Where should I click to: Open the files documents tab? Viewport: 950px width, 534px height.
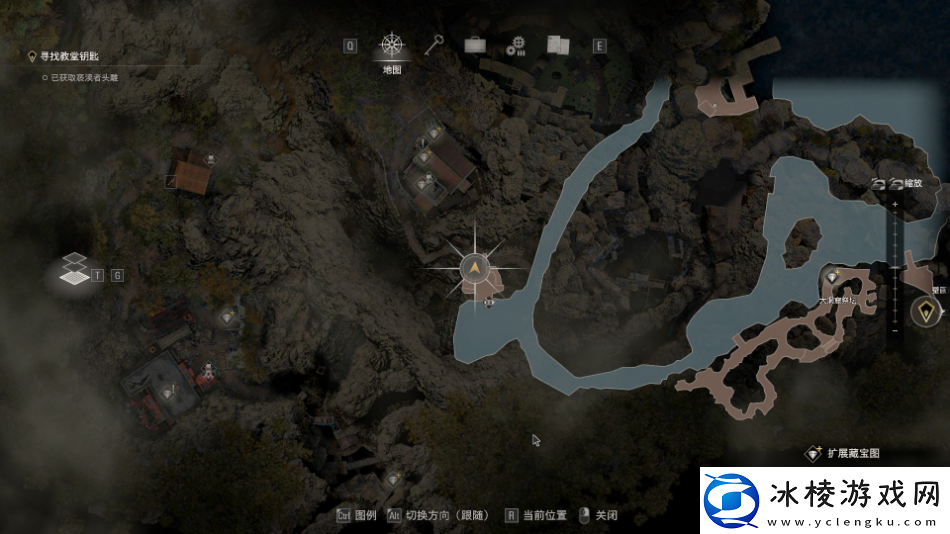[x=557, y=45]
